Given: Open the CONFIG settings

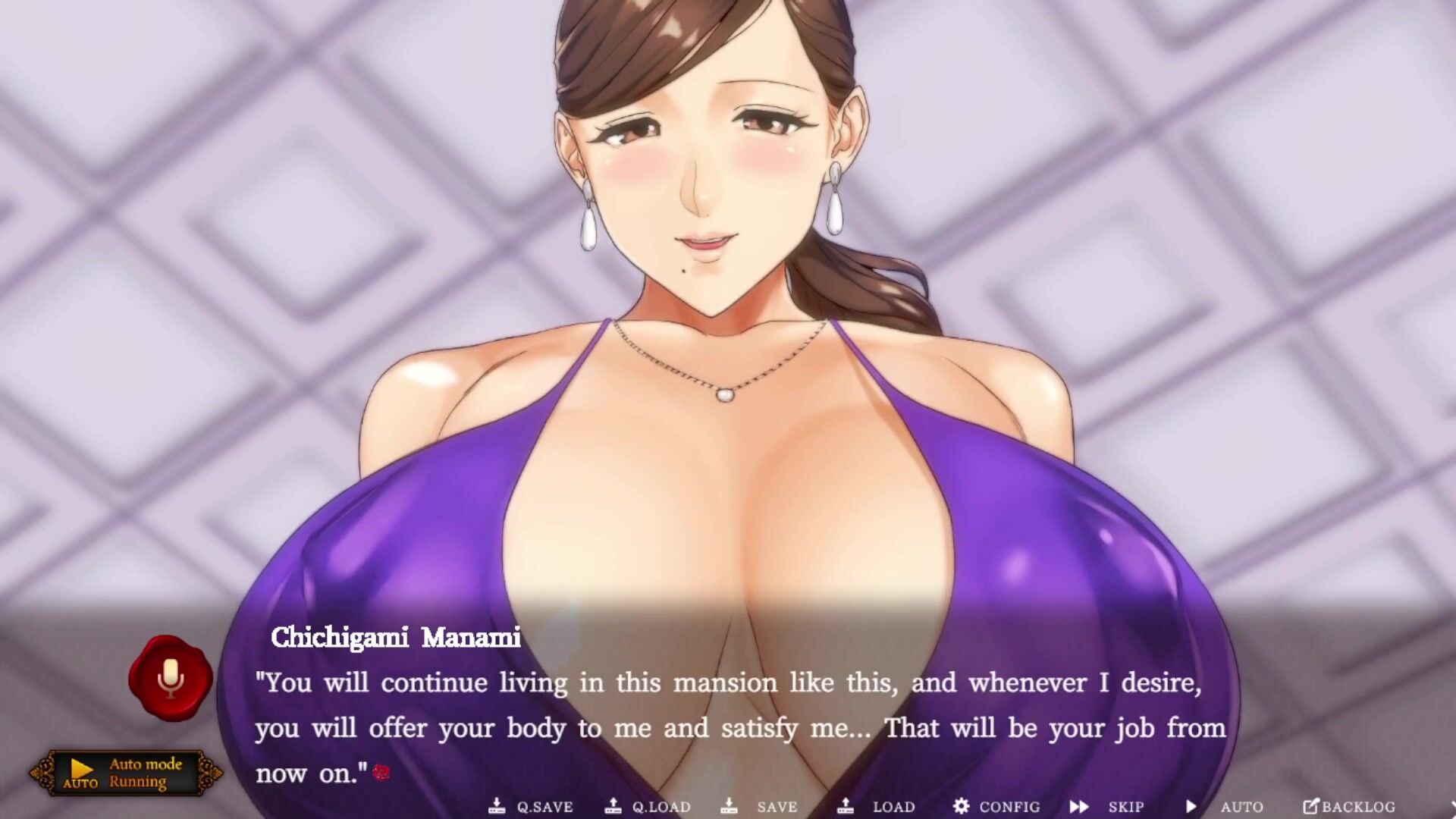Looking at the screenshot, I should pyautogui.click(x=996, y=807).
